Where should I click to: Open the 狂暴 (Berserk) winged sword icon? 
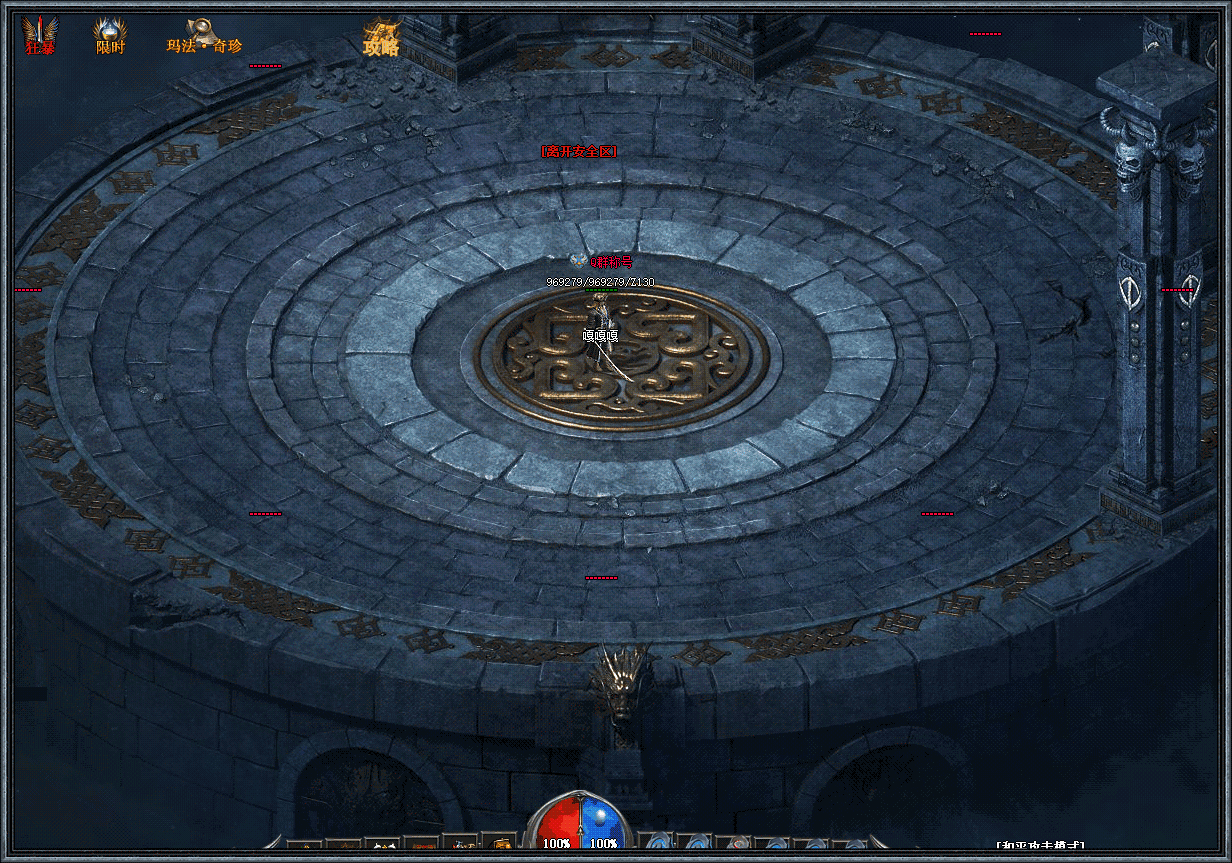tap(40, 34)
